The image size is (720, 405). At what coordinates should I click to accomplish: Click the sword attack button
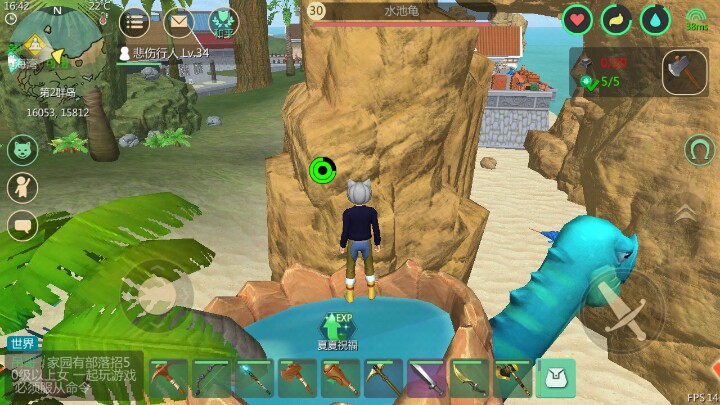(x=620, y=310)
